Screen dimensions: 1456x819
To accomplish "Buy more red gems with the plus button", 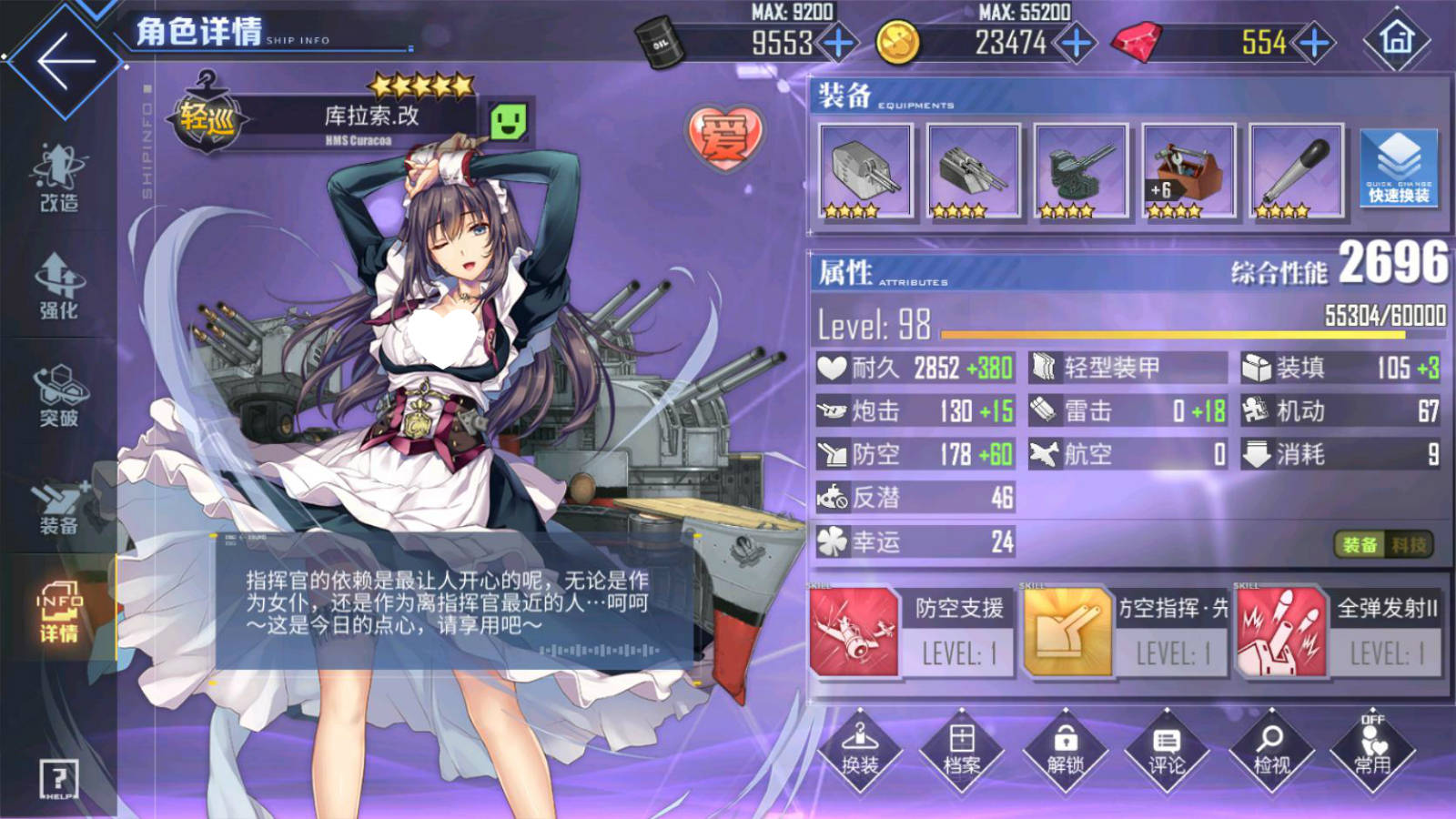I will [x=1314, y=43].
